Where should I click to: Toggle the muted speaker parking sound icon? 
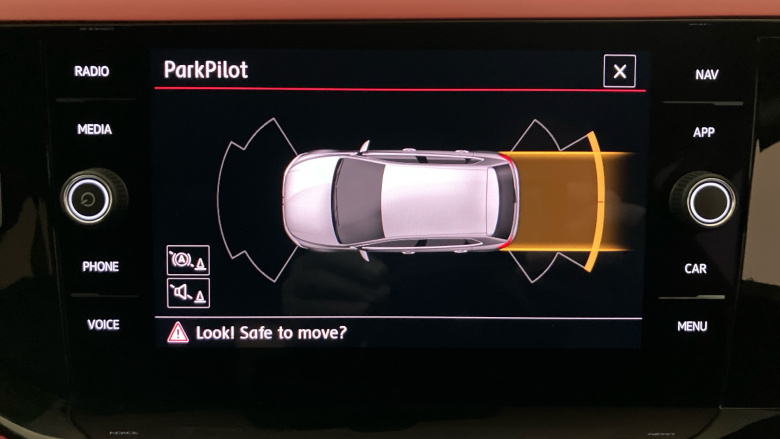click(x=188, y=293)
